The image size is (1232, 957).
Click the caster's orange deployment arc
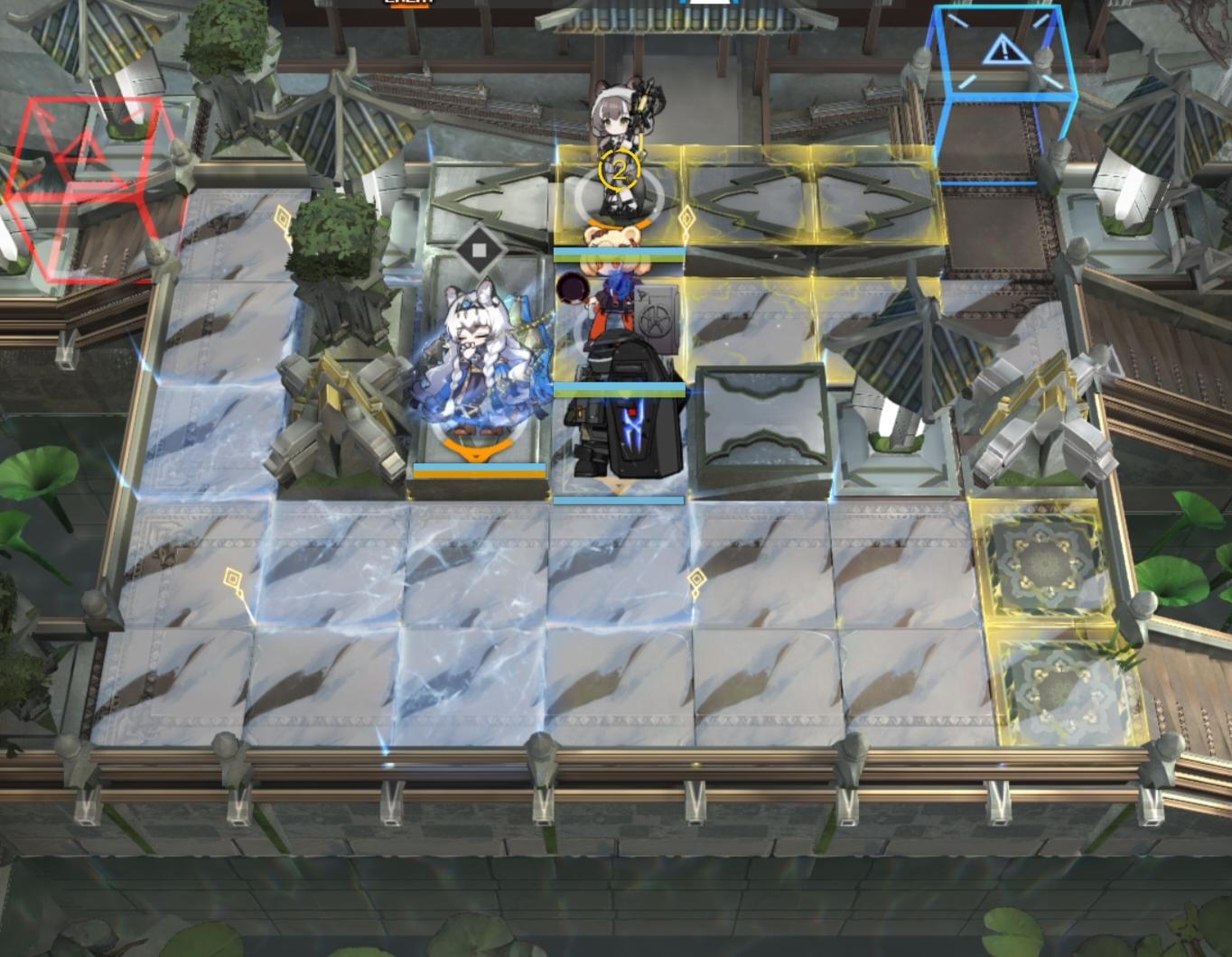point(477,447)
